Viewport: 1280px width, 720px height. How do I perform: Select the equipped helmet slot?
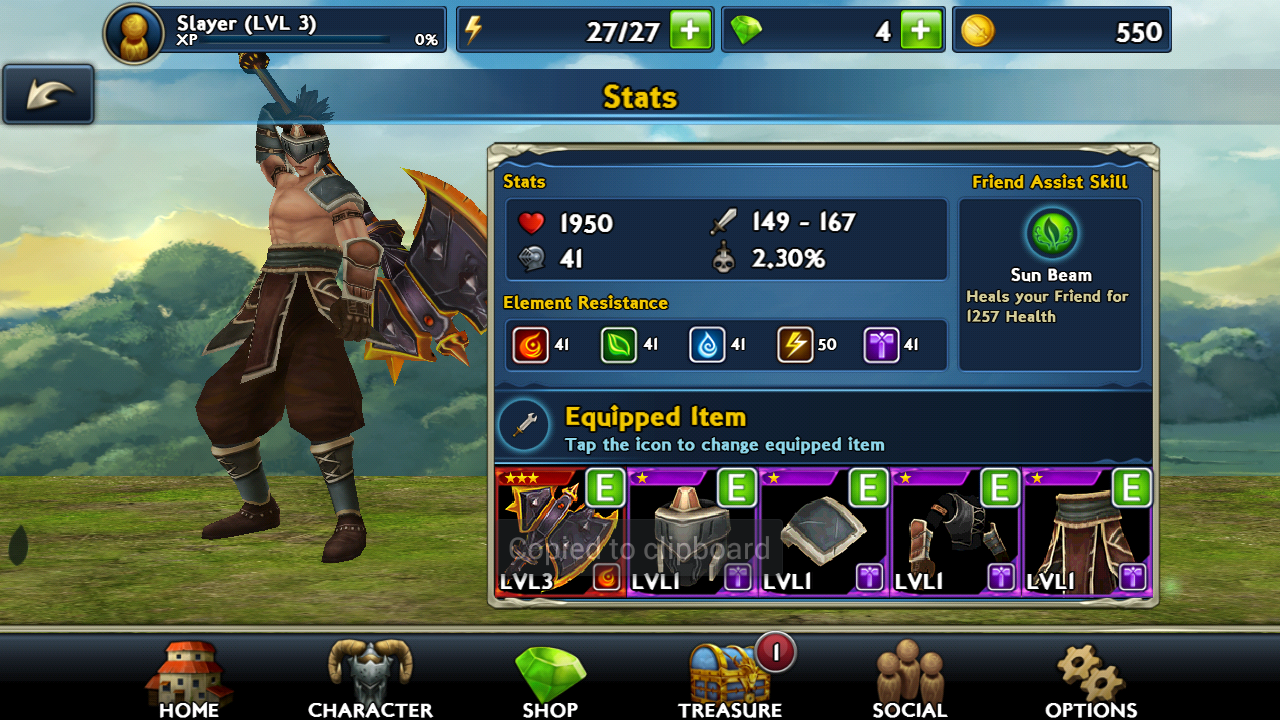[692, 532]
